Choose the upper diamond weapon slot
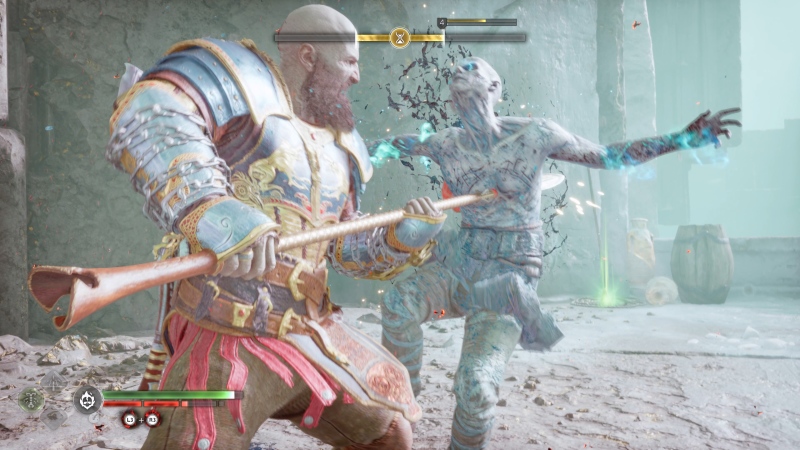The width and height of the screenshot is (800, 450). 53,381
